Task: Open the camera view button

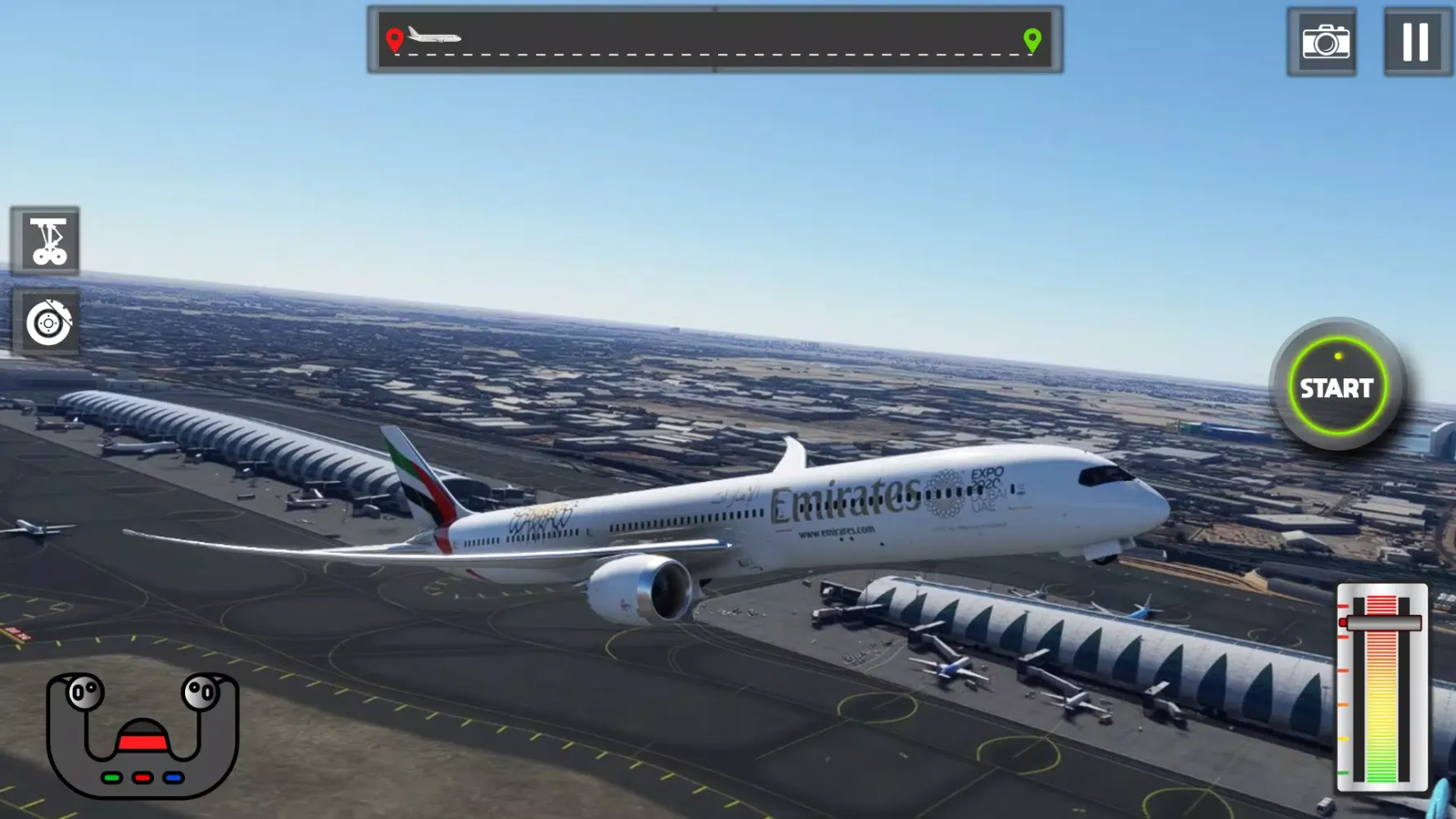Action: pos(1323,42)
